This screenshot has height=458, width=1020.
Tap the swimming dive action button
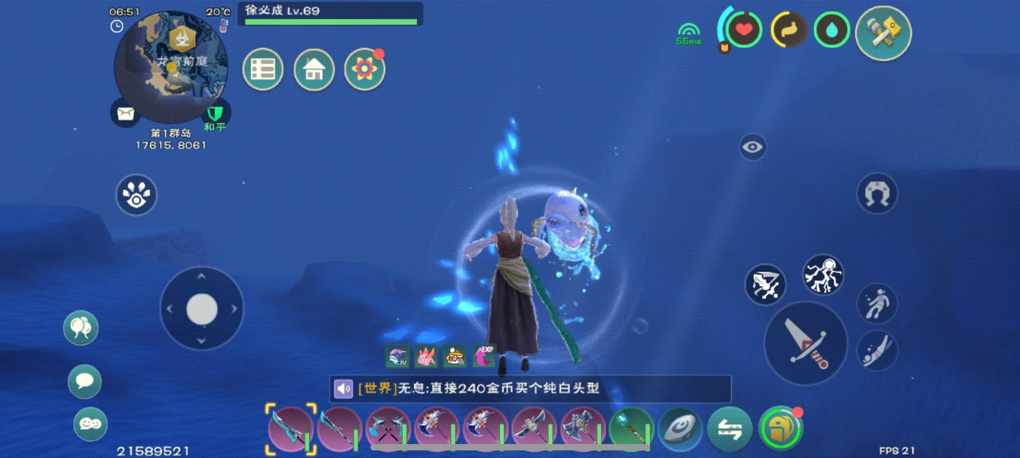click(877, 350)
